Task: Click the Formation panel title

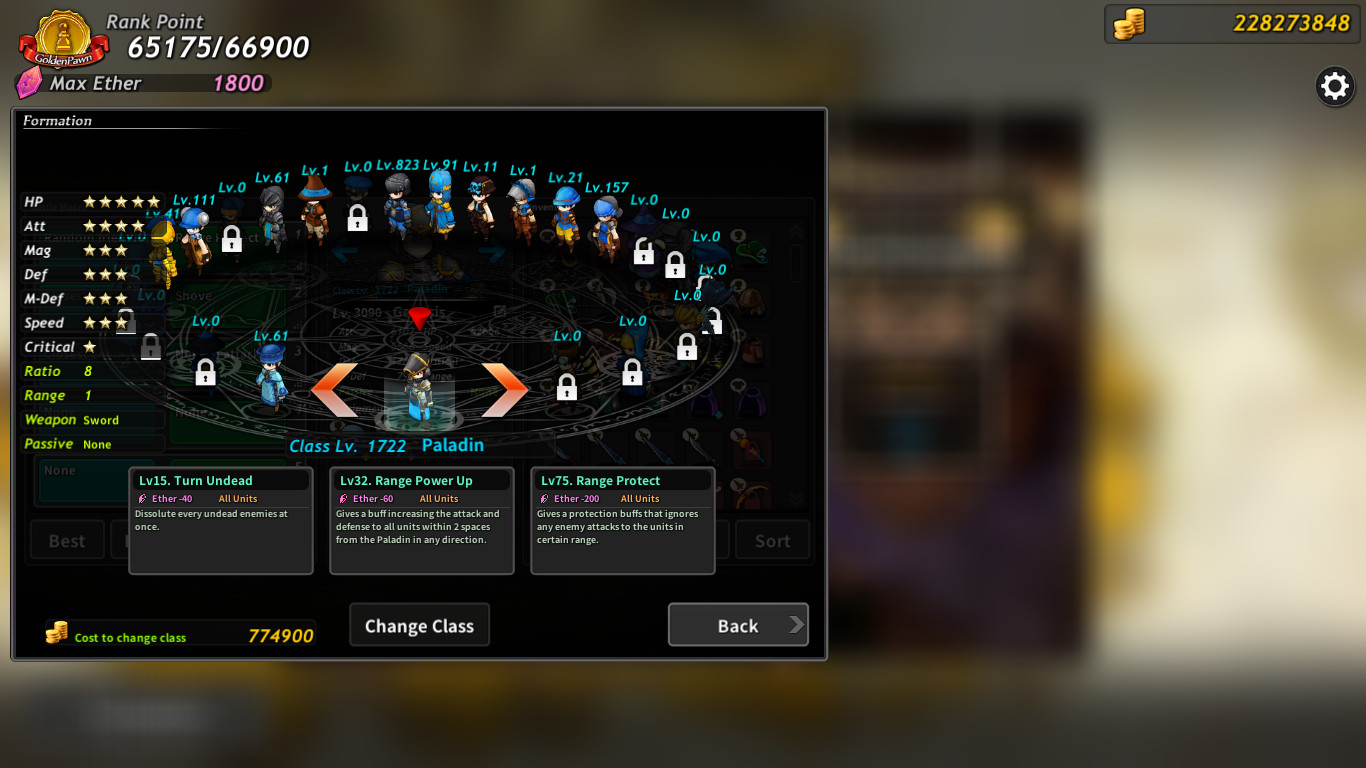Action: (57, 120)
